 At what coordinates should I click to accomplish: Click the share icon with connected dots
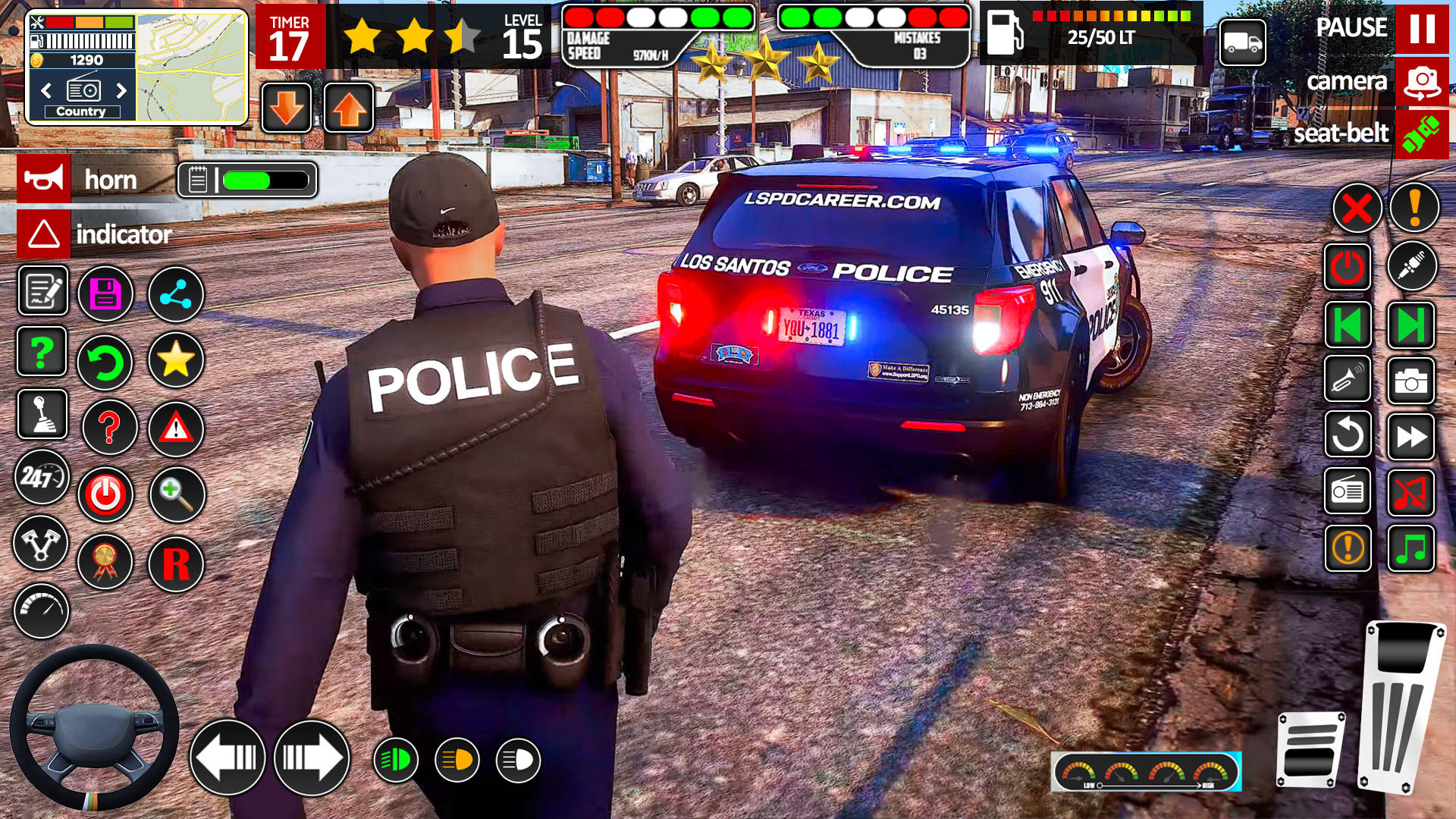tap(176, 294)
